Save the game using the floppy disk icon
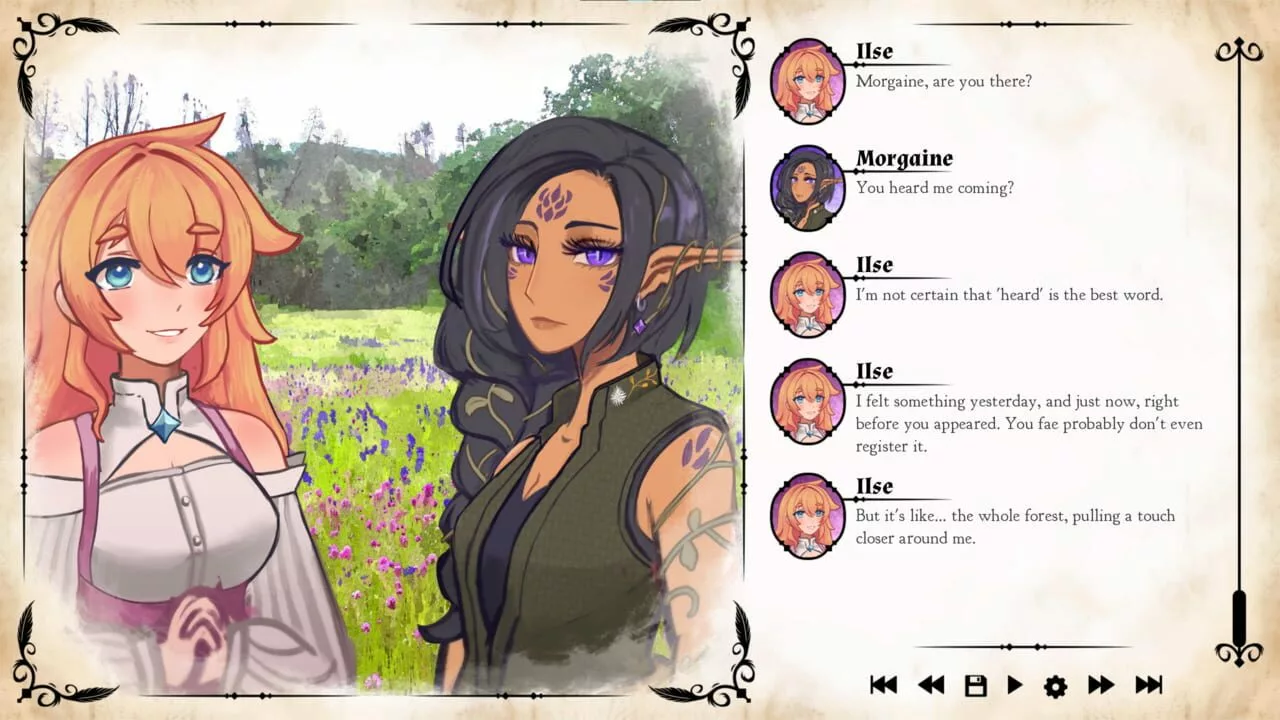The width and height of the screenshot is (1280, 720). 973,685
